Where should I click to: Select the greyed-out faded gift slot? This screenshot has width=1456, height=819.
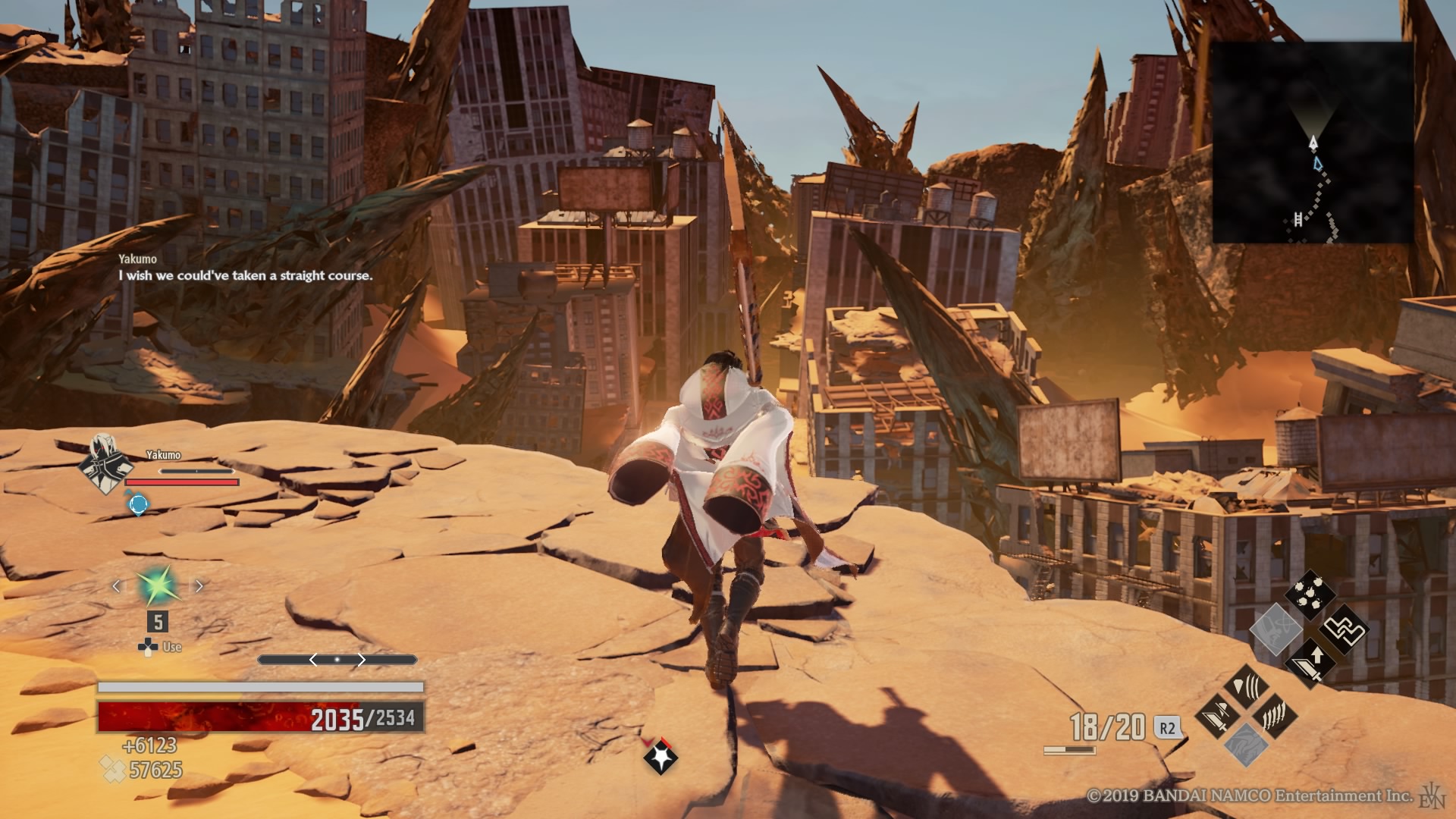click(1275, 629)
